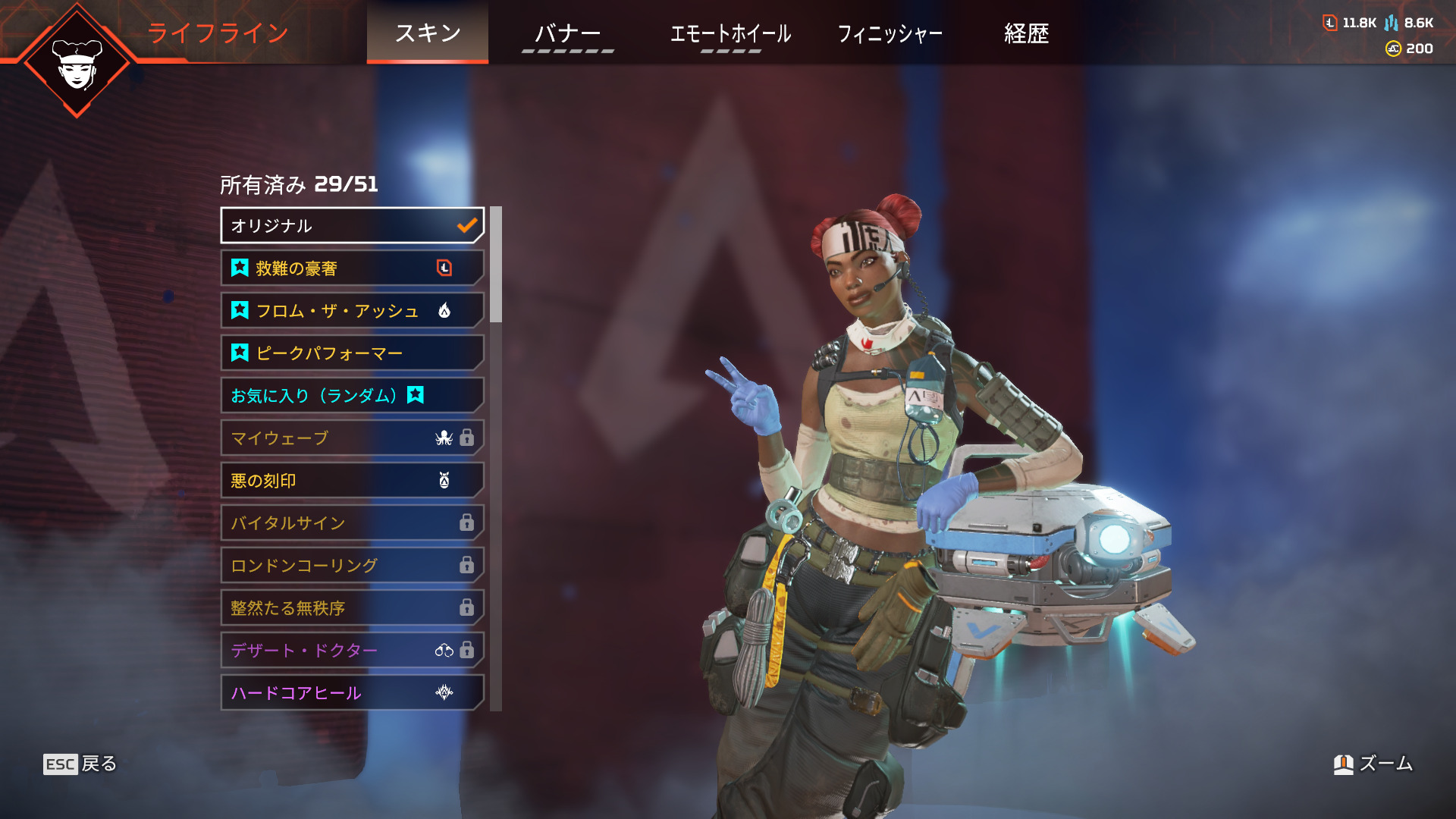The width and height of the screenshot is (1456, 819).
Task: Select お気に入り（ランダム） option
Action: [x=352, y=395]
